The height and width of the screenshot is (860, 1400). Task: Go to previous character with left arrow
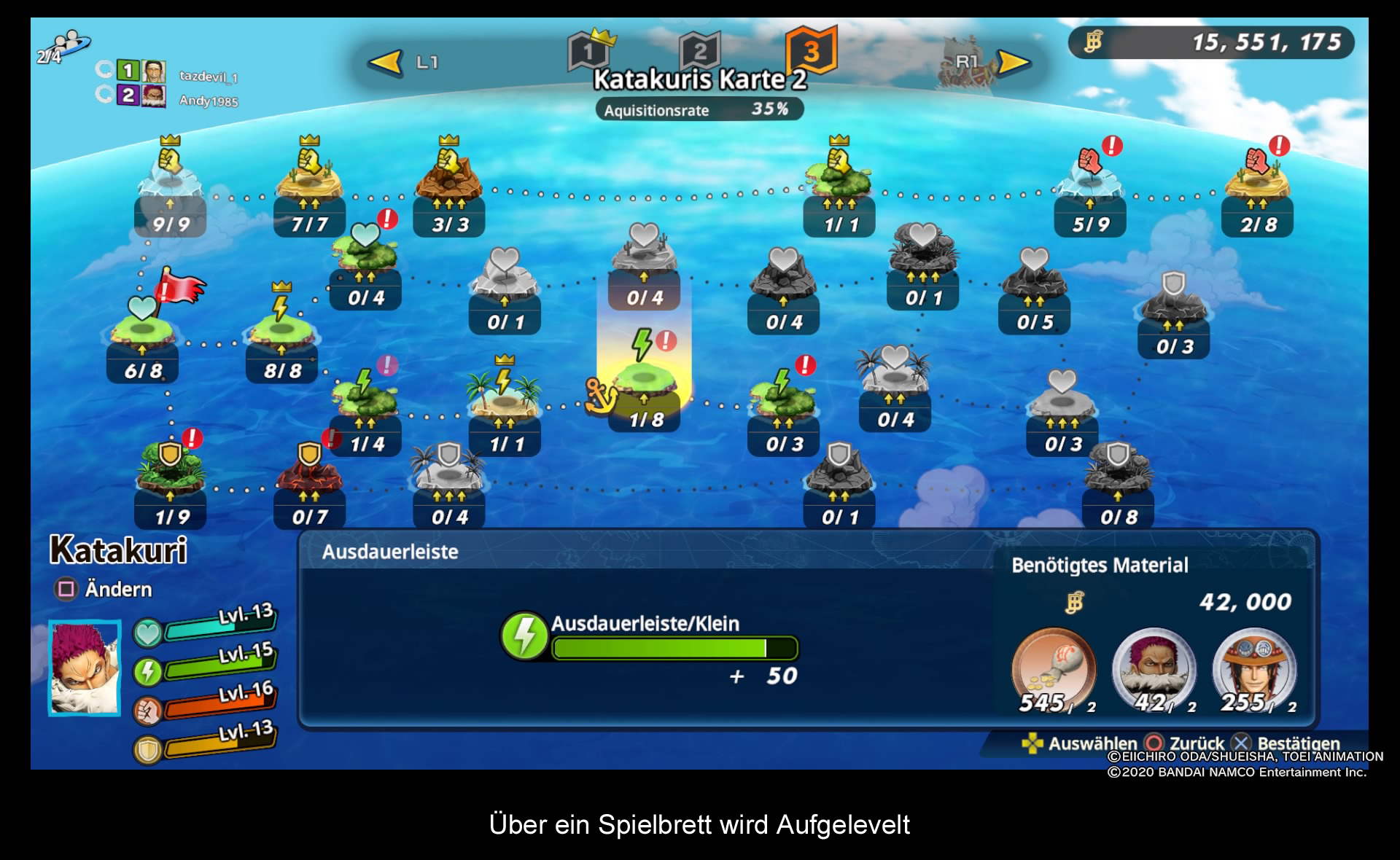[385, 63]
